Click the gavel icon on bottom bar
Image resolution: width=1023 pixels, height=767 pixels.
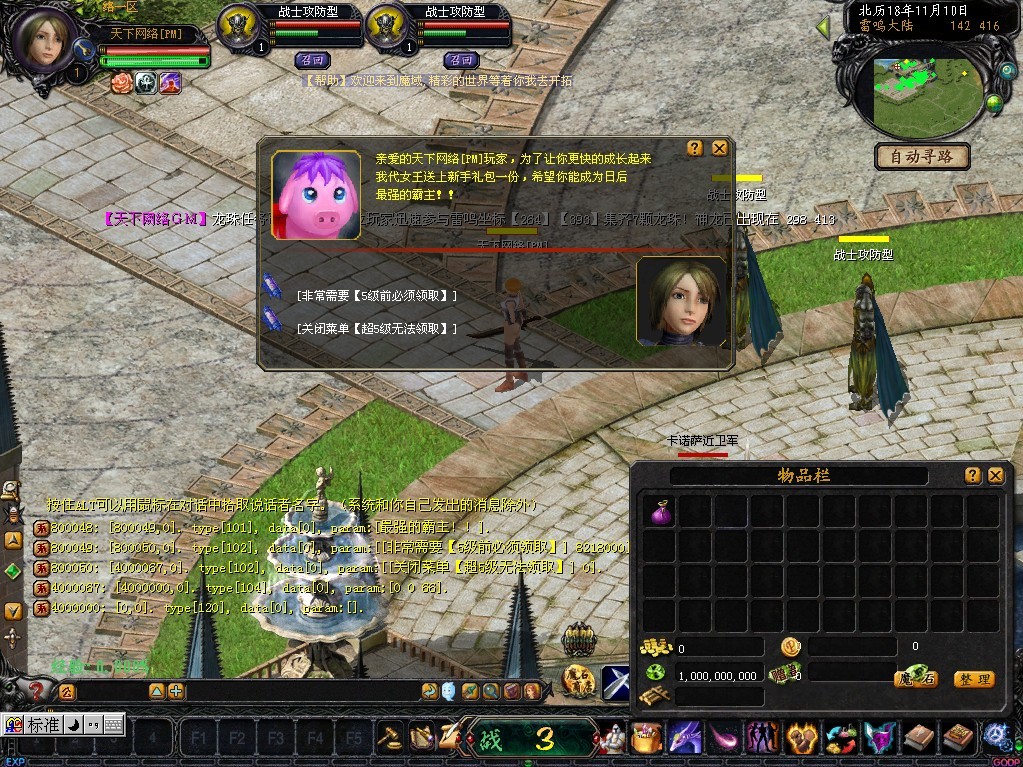(x=389, y=738)
